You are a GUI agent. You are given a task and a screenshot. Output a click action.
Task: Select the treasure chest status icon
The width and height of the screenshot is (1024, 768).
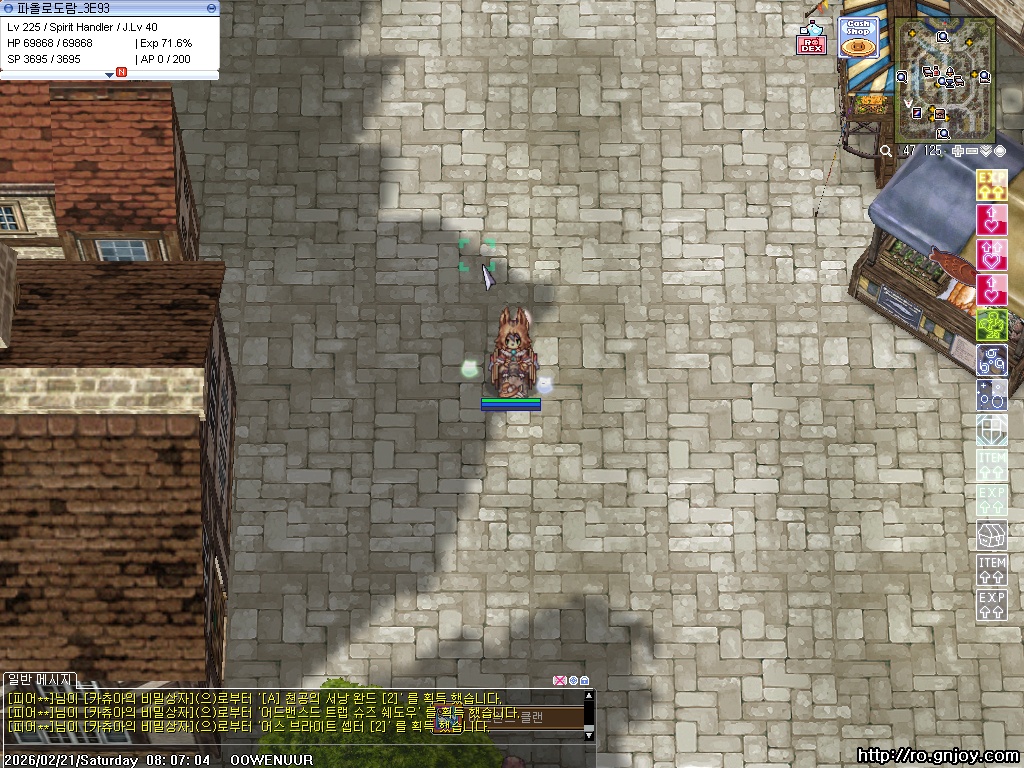click(x=991, y=535)
